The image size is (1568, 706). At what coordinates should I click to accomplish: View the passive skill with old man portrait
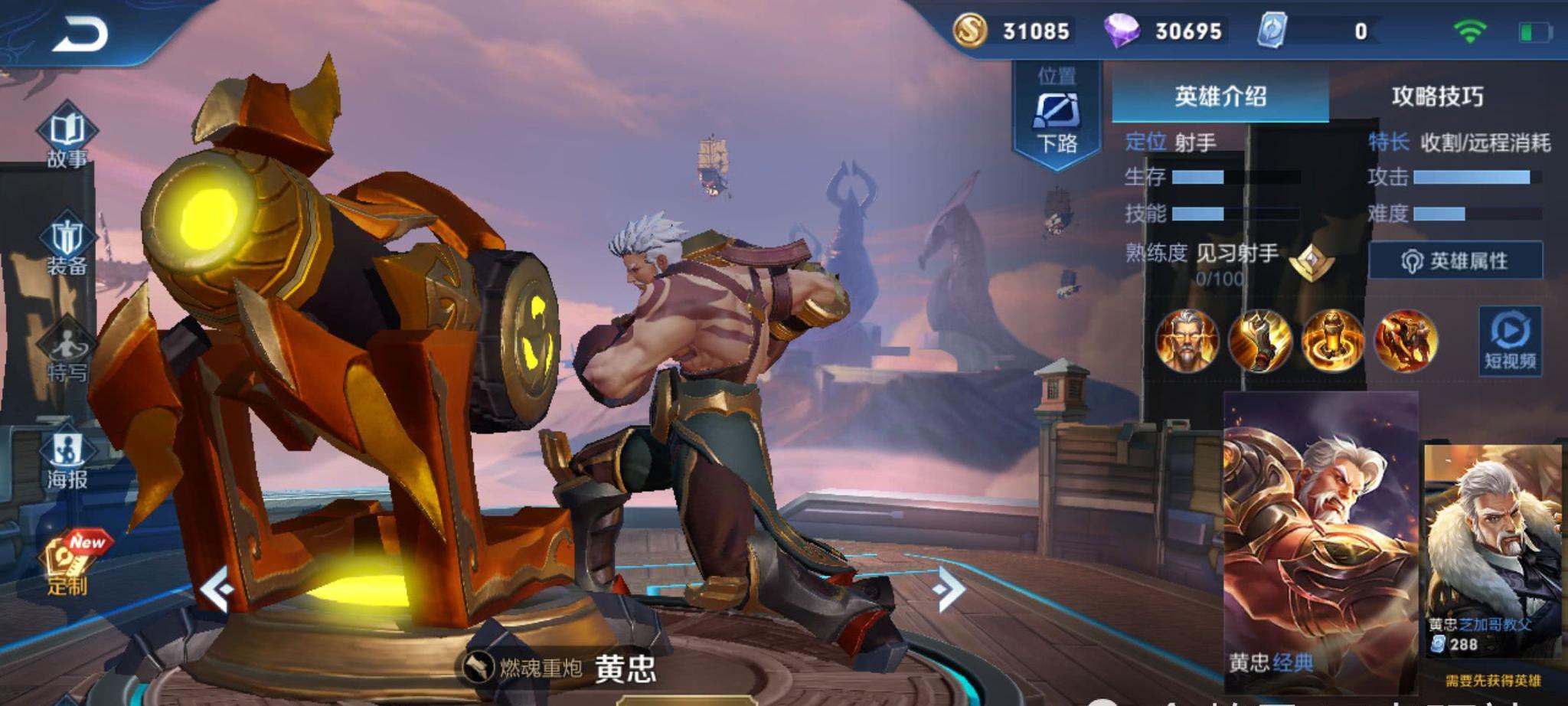coord(1187,340)
